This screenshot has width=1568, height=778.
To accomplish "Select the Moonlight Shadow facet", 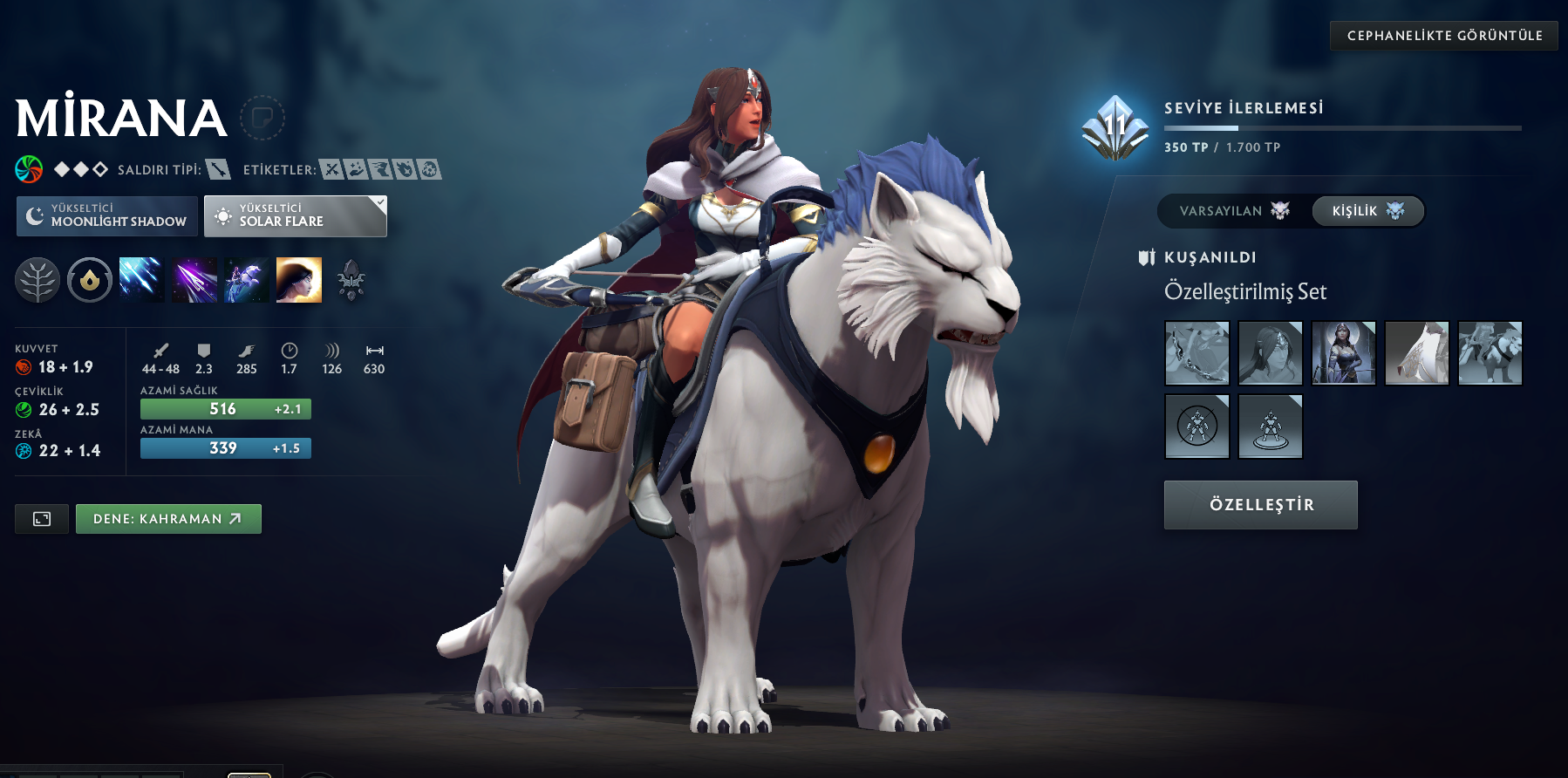I will [x=106, y=215].
